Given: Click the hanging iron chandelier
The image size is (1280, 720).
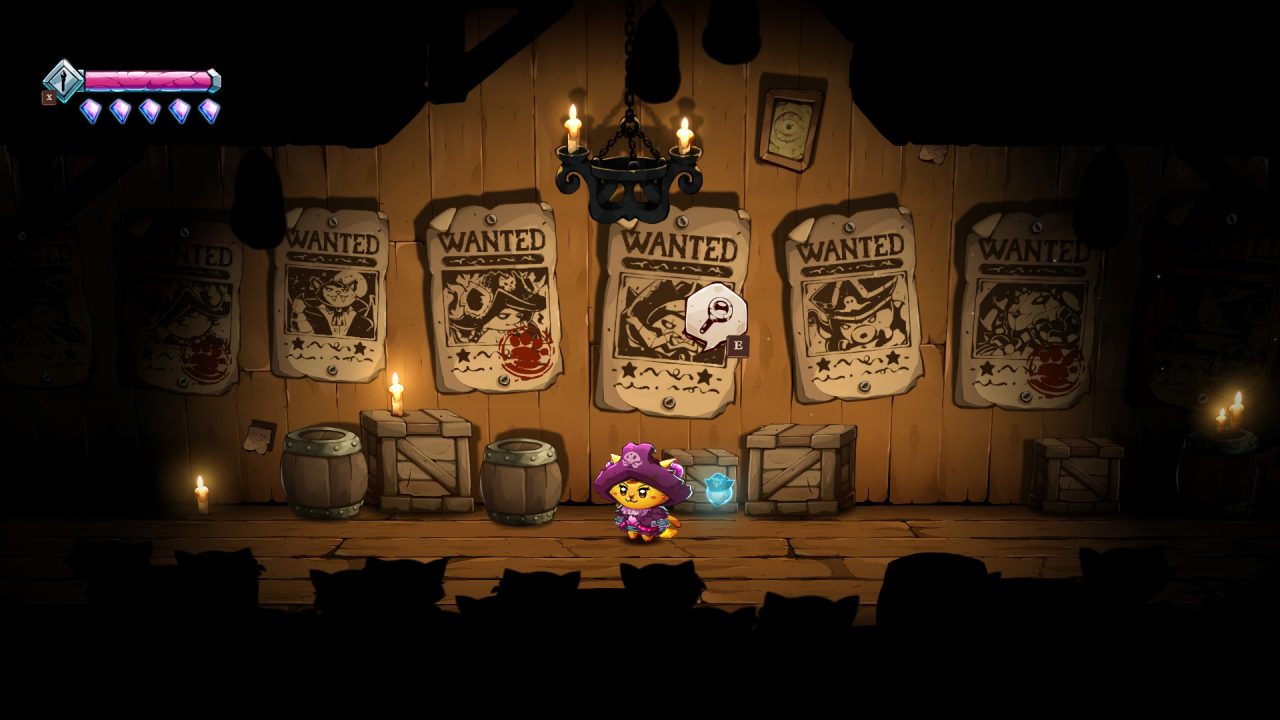Looking at the screenshot, I should [630, 165].
